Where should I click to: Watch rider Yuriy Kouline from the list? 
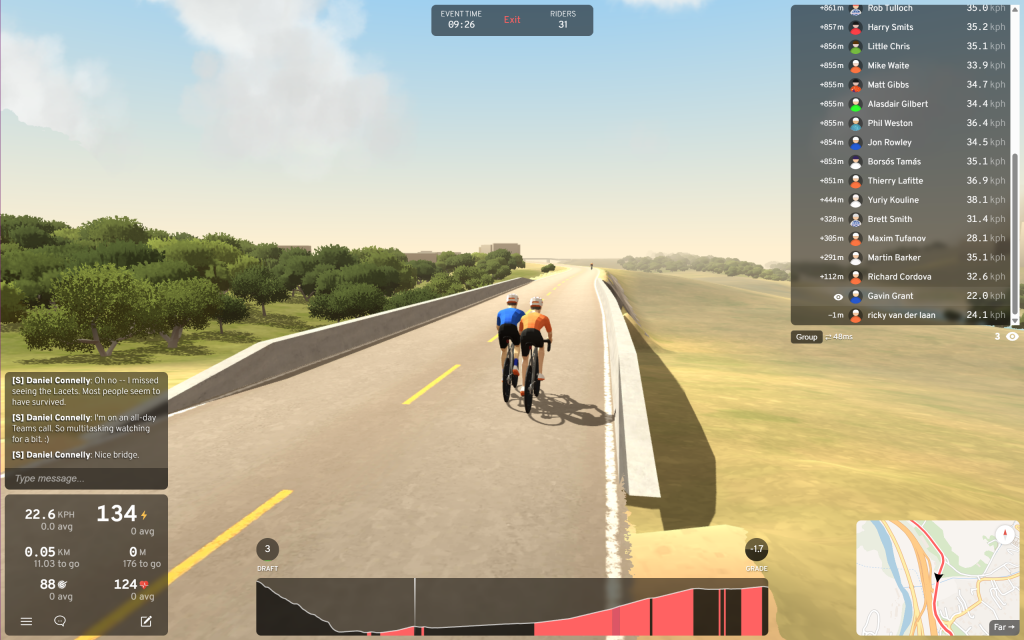coord(893,200)
